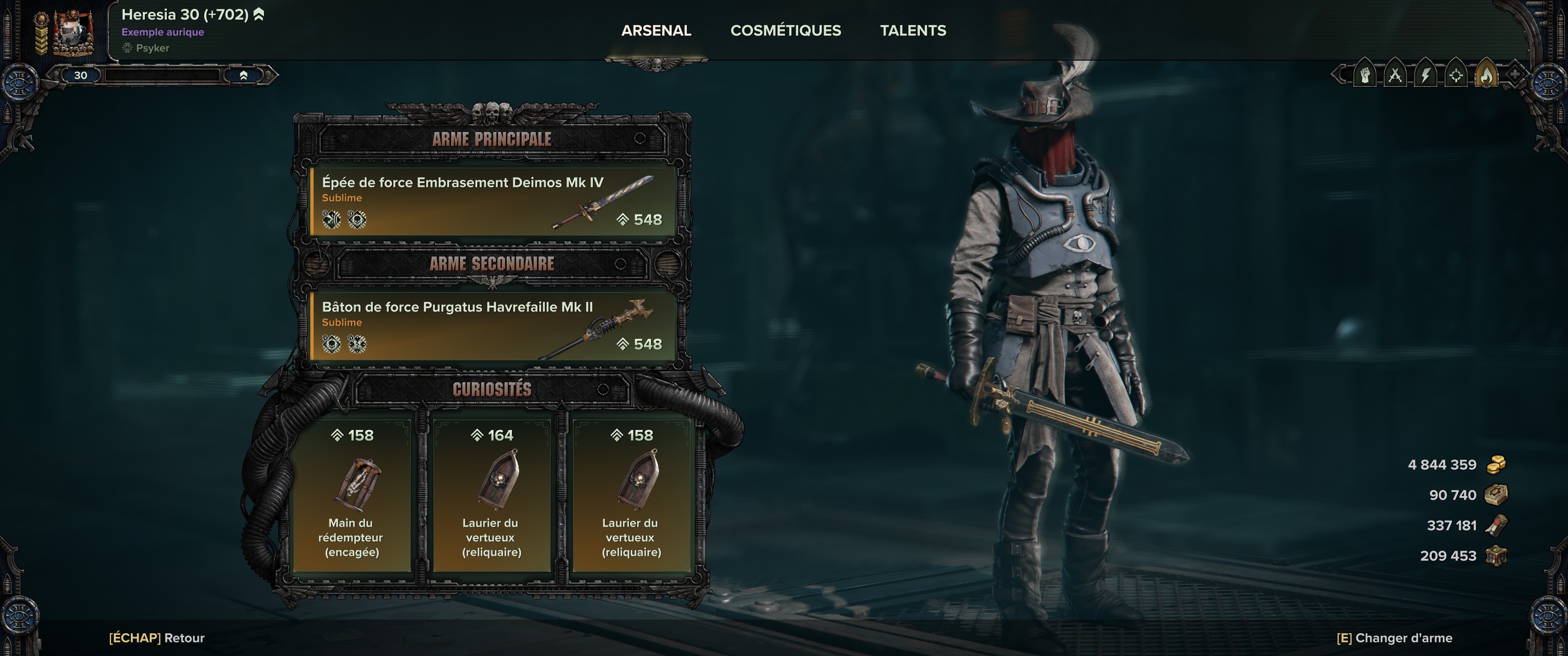Add a new loadout with the plus button
Viewport: 1568px width, 656px height.
point(1515,75)
